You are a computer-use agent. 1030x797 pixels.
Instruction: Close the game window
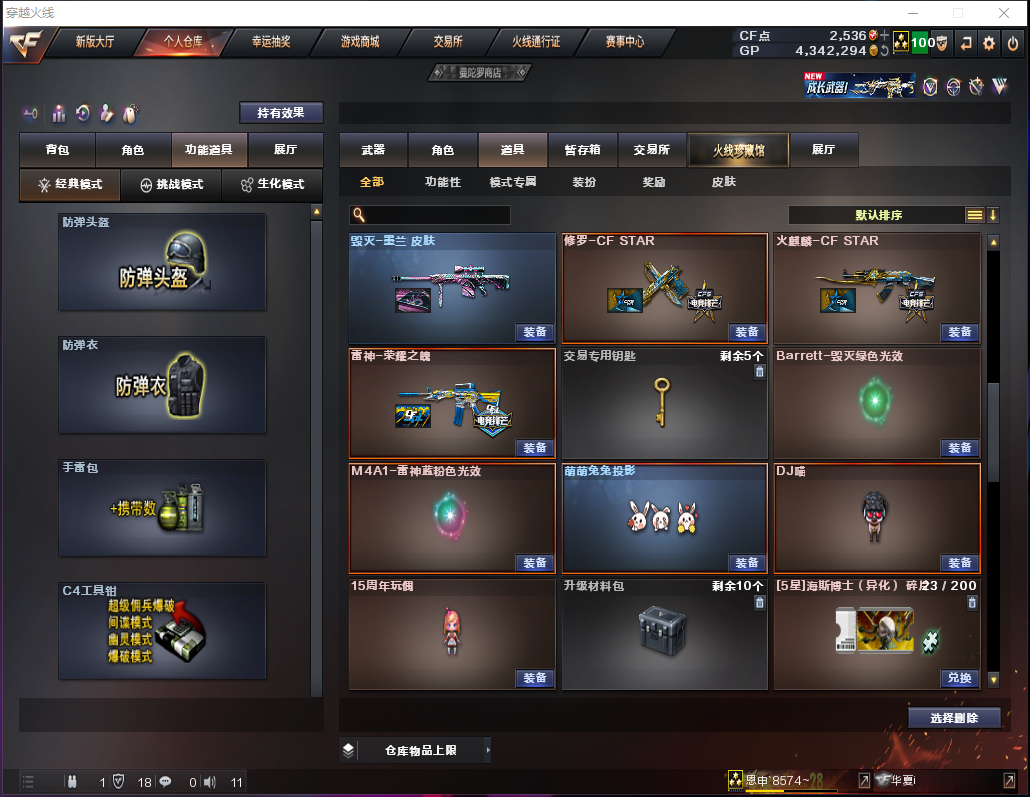pos(1003,13)
